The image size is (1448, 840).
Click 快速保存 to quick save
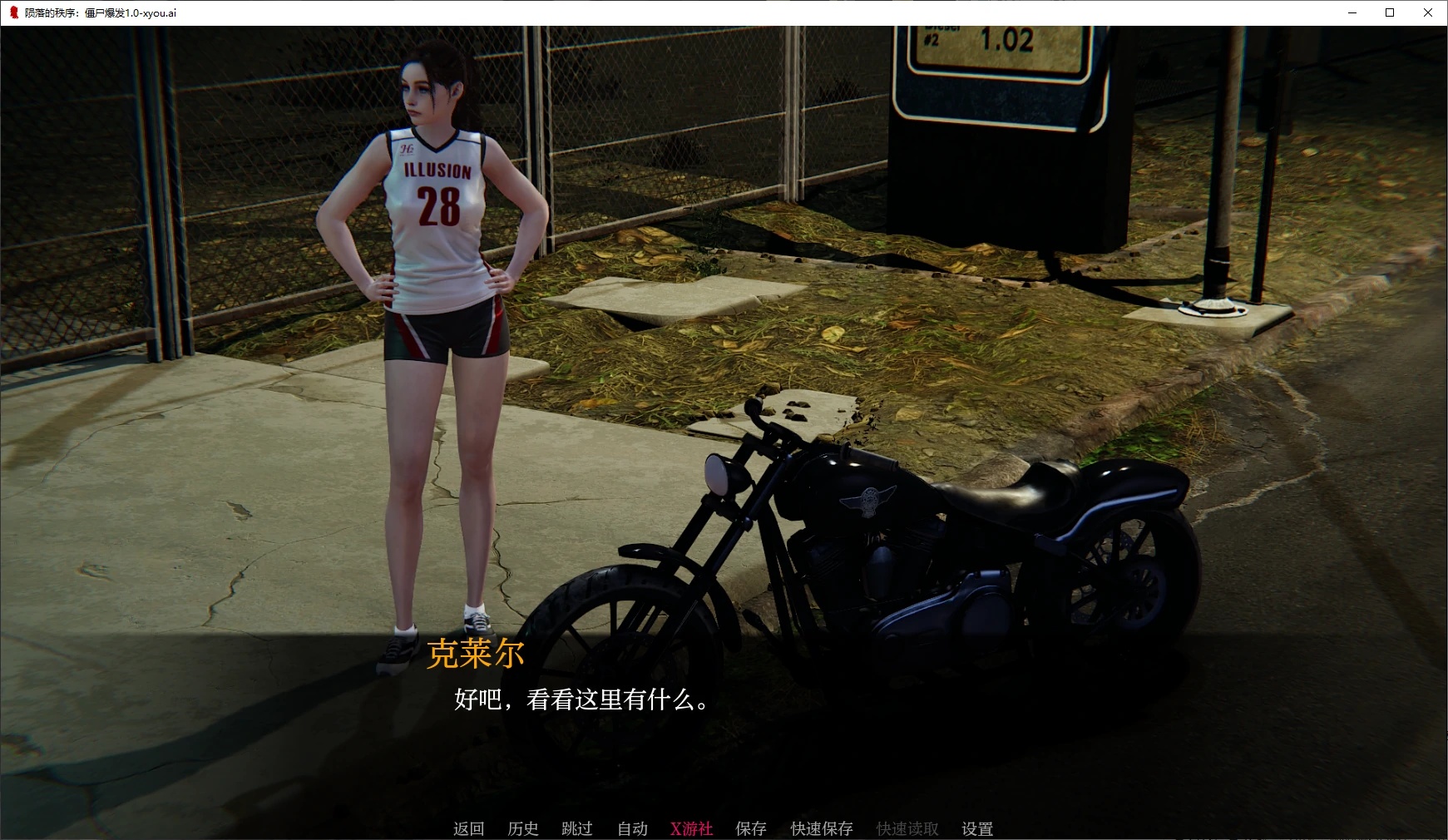[821, 828]
